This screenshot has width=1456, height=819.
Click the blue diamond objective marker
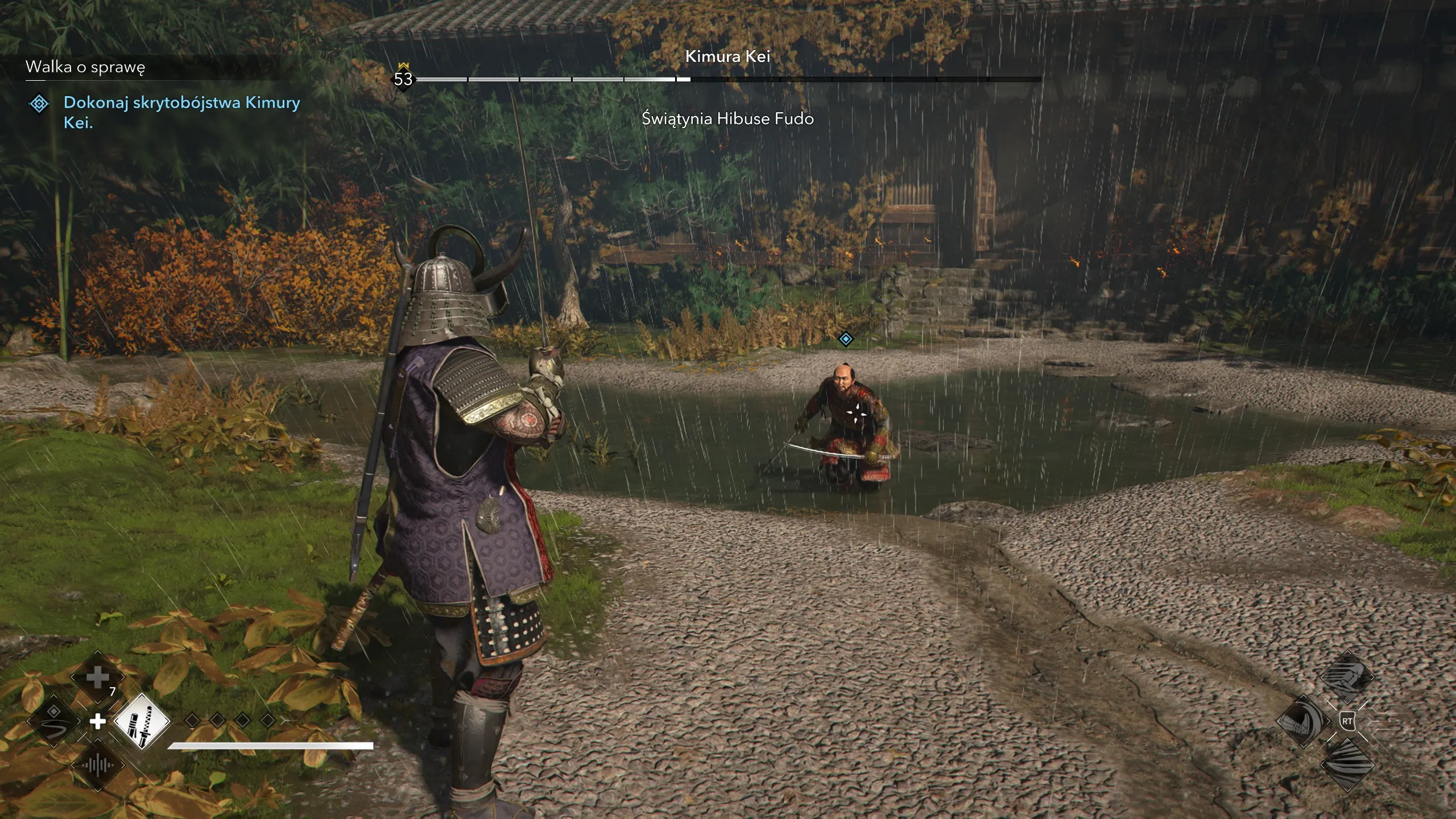[x=846, y=340]
